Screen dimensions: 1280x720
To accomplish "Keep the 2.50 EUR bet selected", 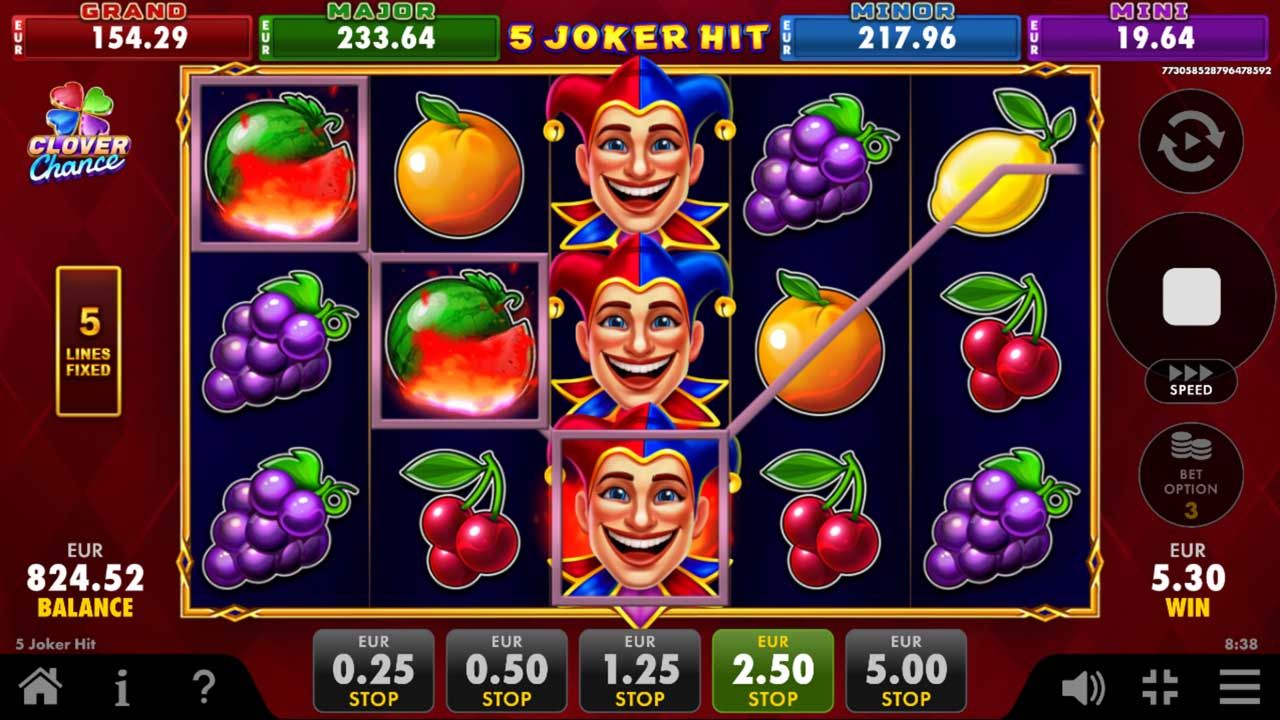I will pos(775,670).
